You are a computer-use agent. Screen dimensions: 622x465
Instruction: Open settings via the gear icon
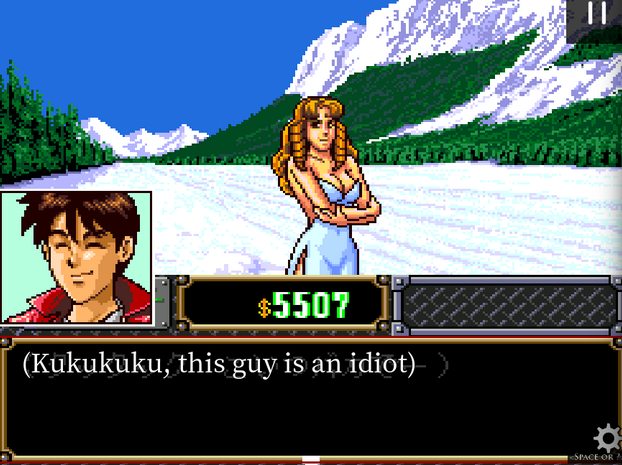point(607,438)
